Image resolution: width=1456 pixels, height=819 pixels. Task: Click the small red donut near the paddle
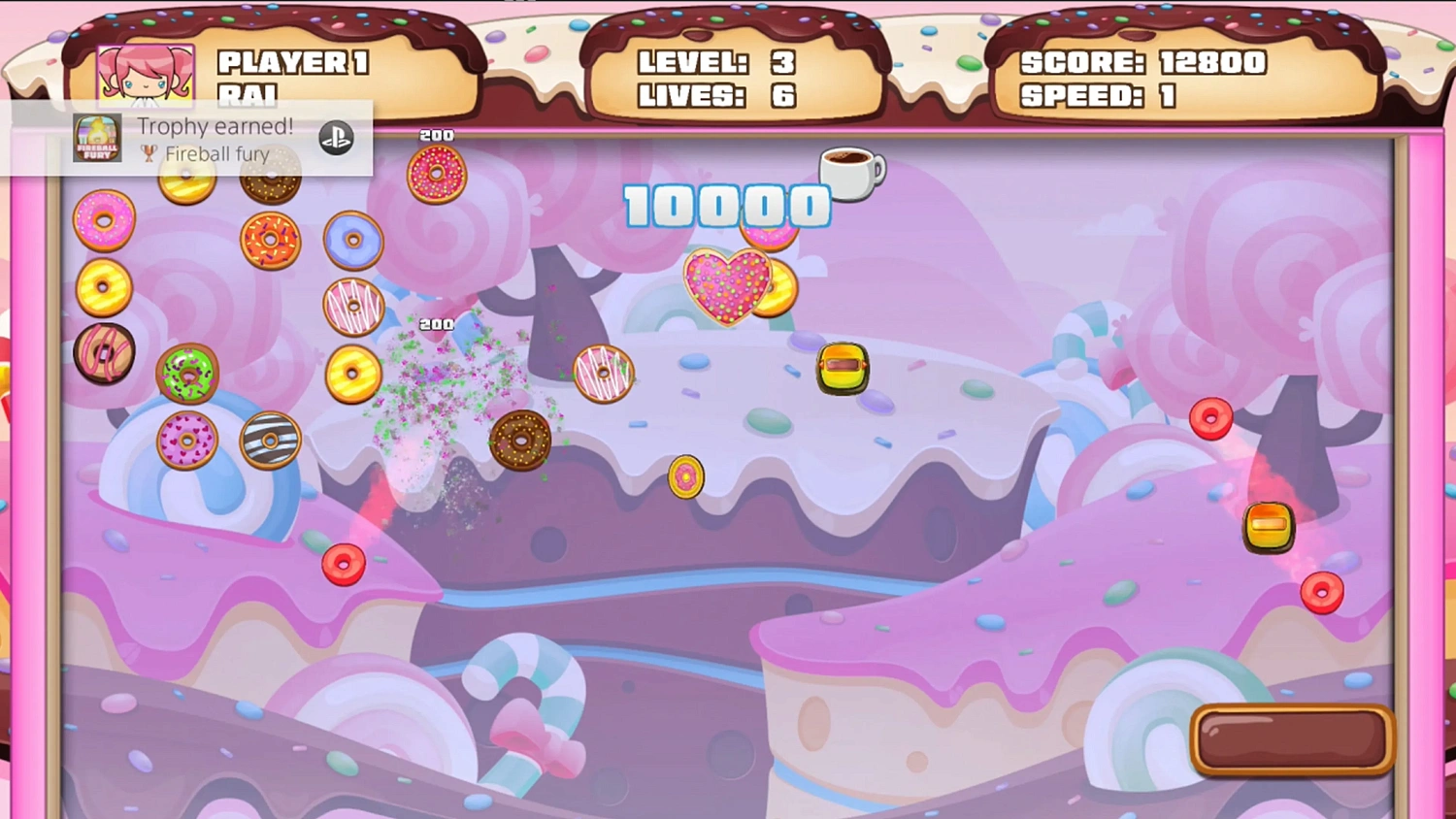coord(1324,592)
